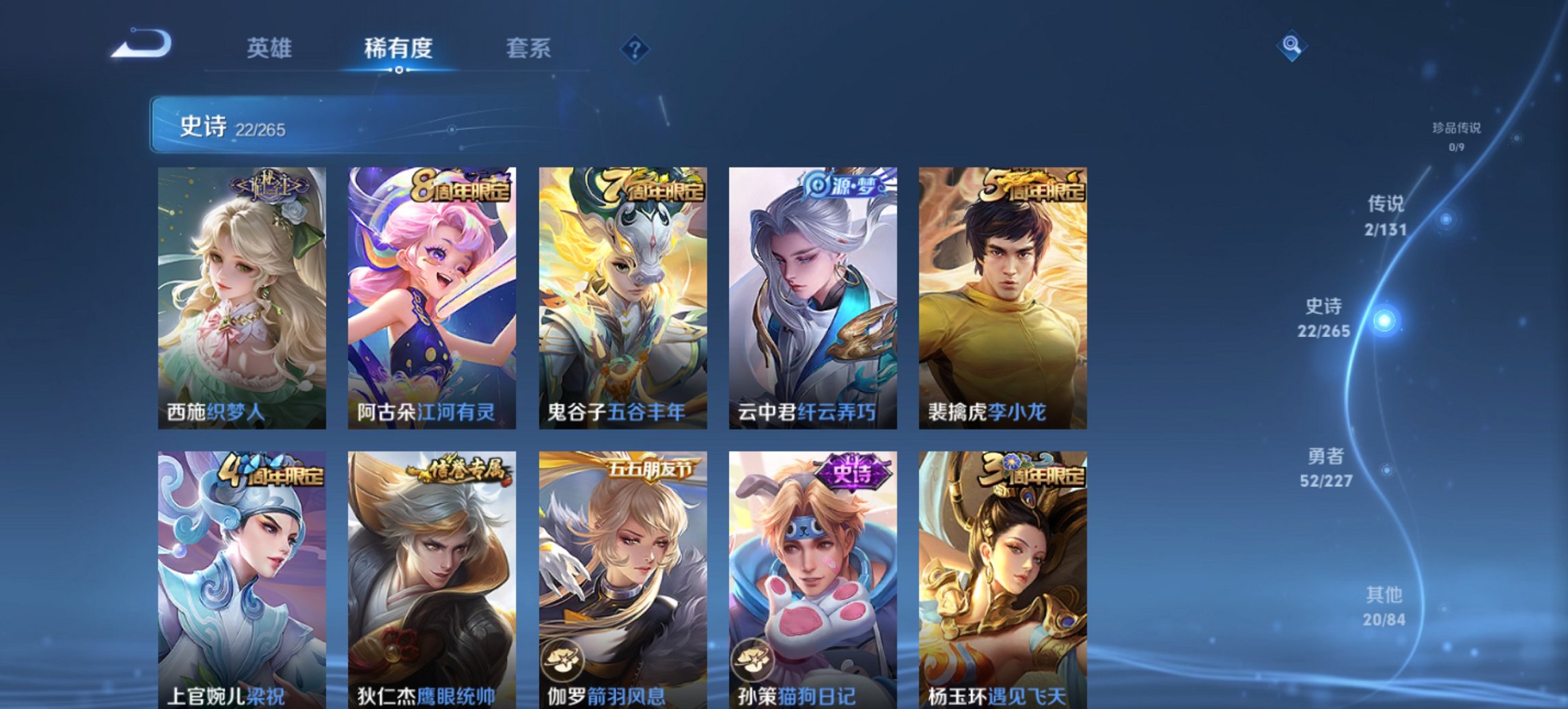Click the back arrow logo at top left
This screenshot has width=1568, height=709.
pos(141,43)
